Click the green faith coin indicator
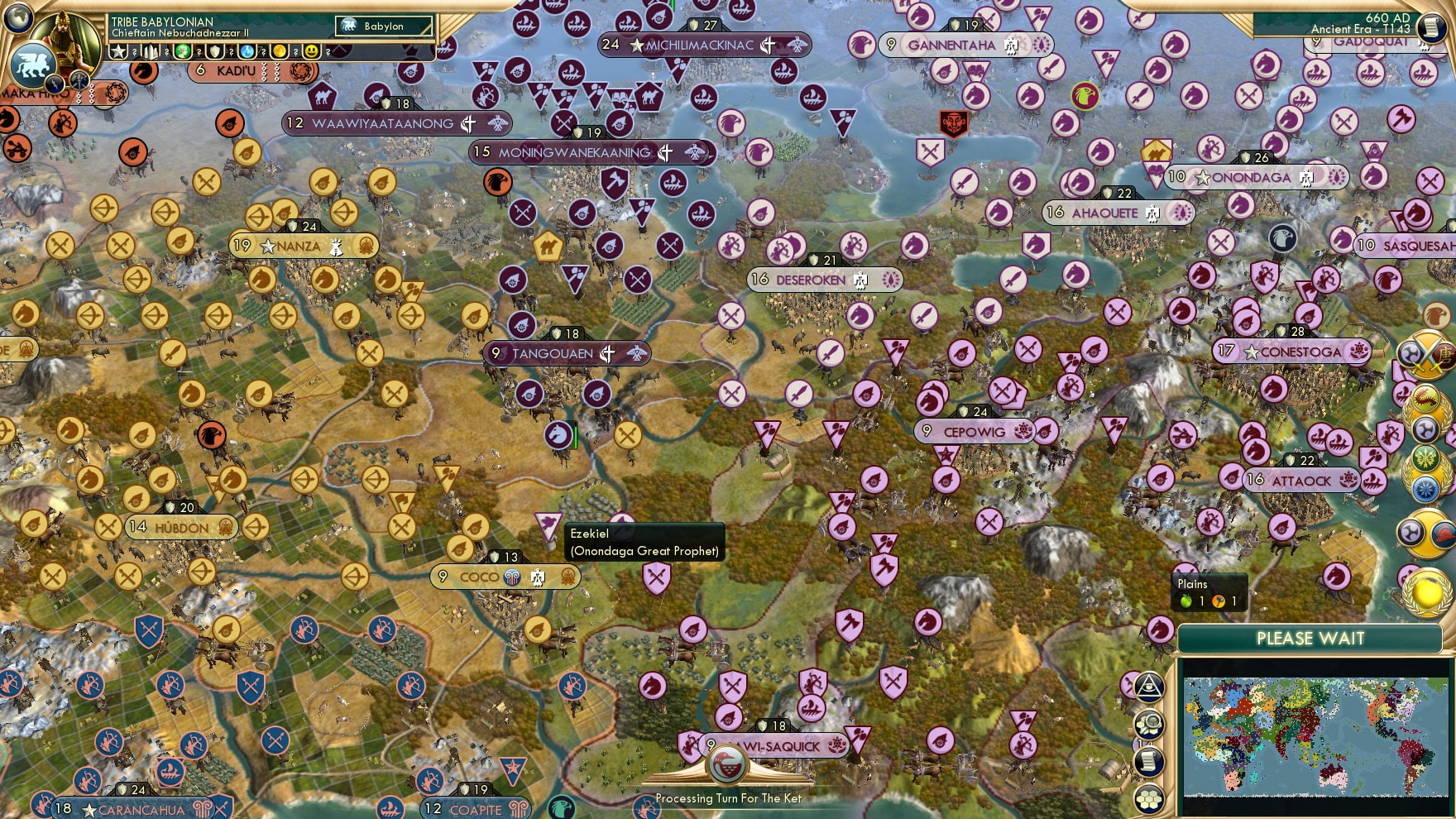Screen dimensions: 1456x819 click(x=181, y=51)
